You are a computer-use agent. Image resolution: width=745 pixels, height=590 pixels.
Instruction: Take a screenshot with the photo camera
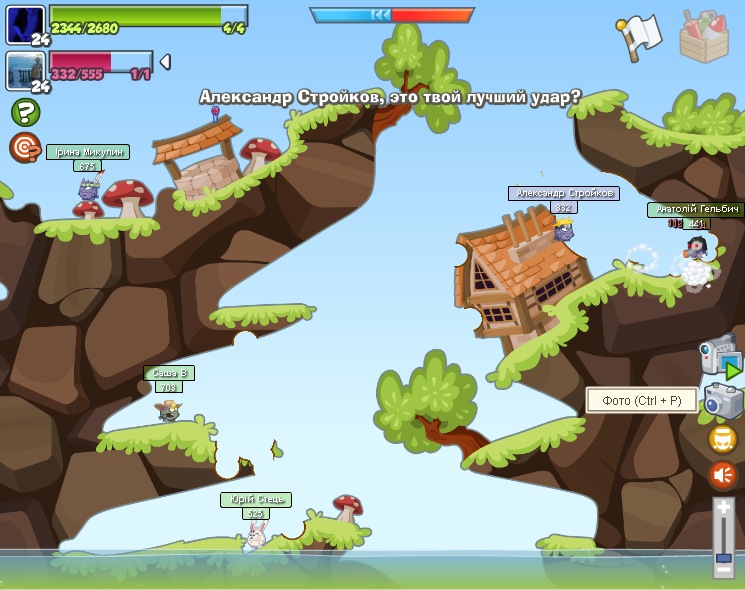723,401
